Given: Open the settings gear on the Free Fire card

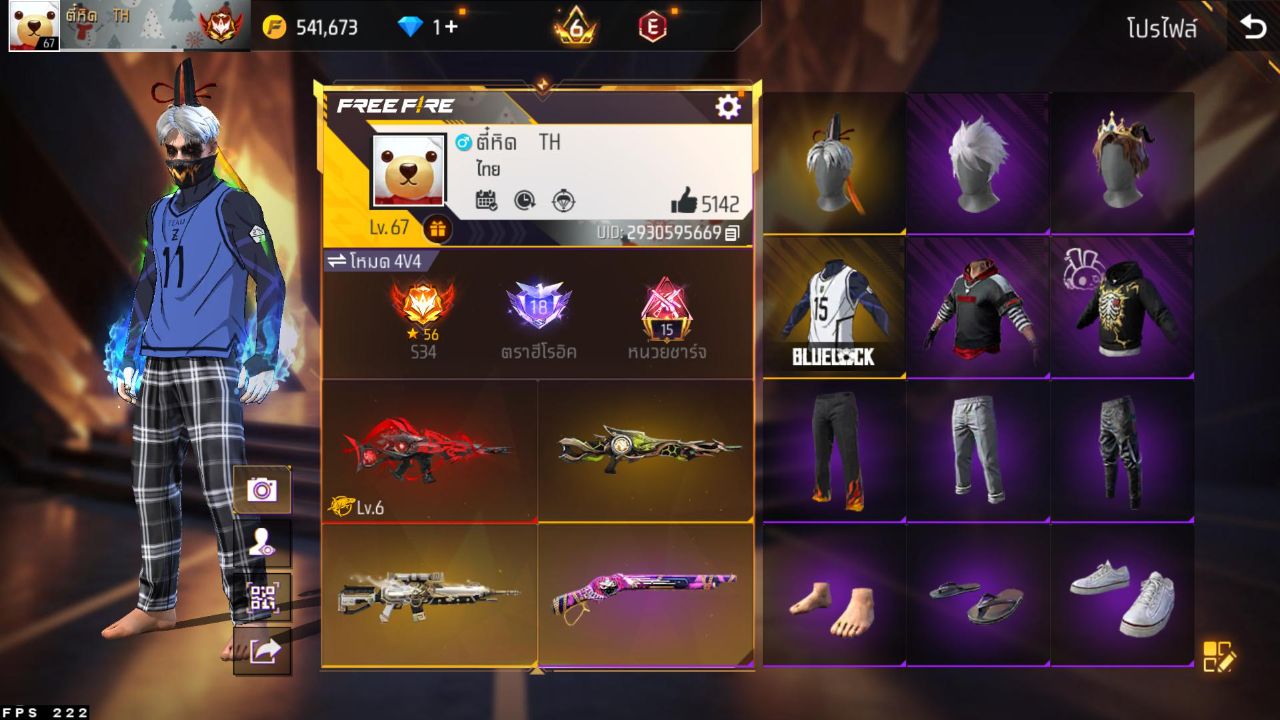Looking at the screenshot, I should point(729,104).
